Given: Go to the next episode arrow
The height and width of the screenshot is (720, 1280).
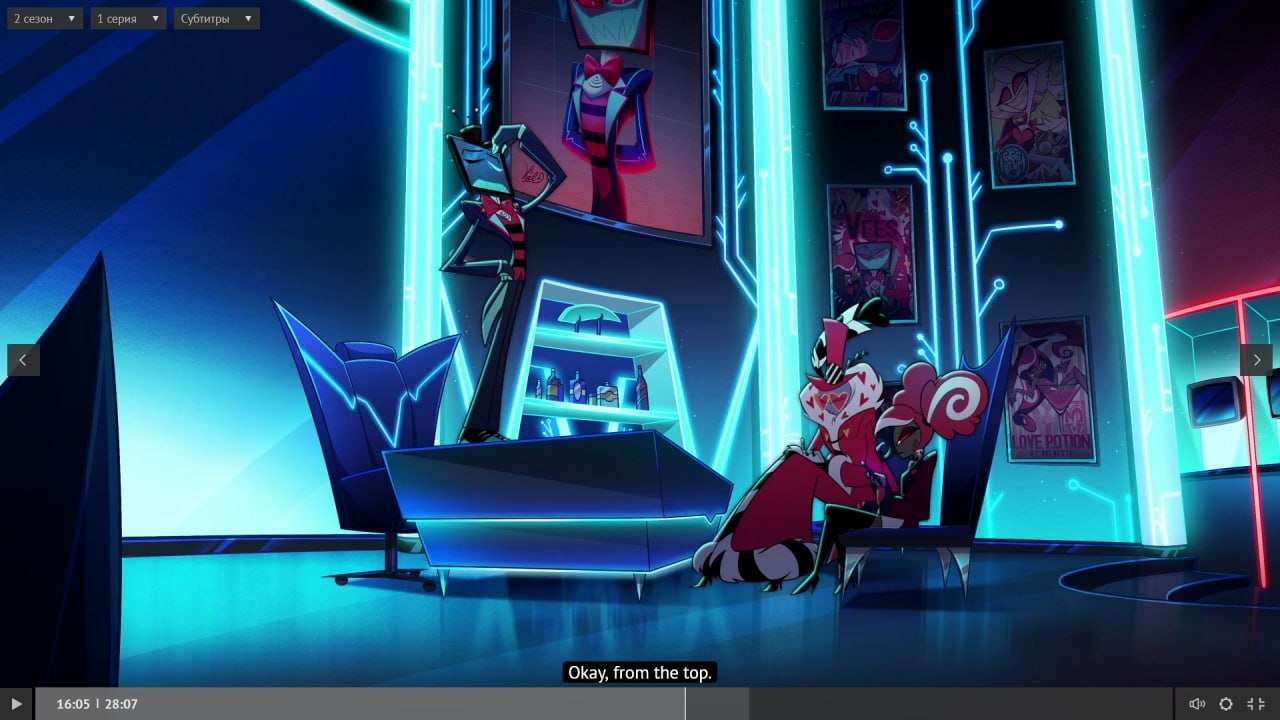Looking at the screenshot, I should (1256, 360).
